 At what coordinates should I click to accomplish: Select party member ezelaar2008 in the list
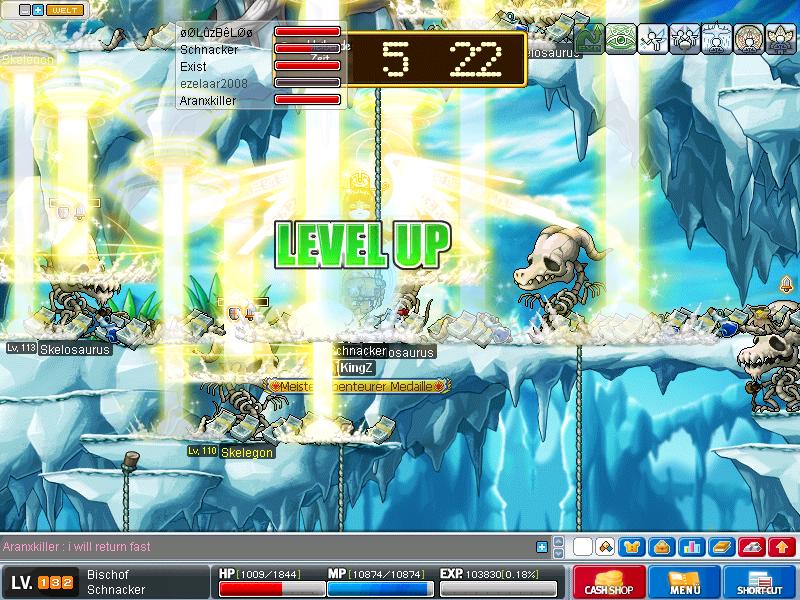[x=213, y=83]
